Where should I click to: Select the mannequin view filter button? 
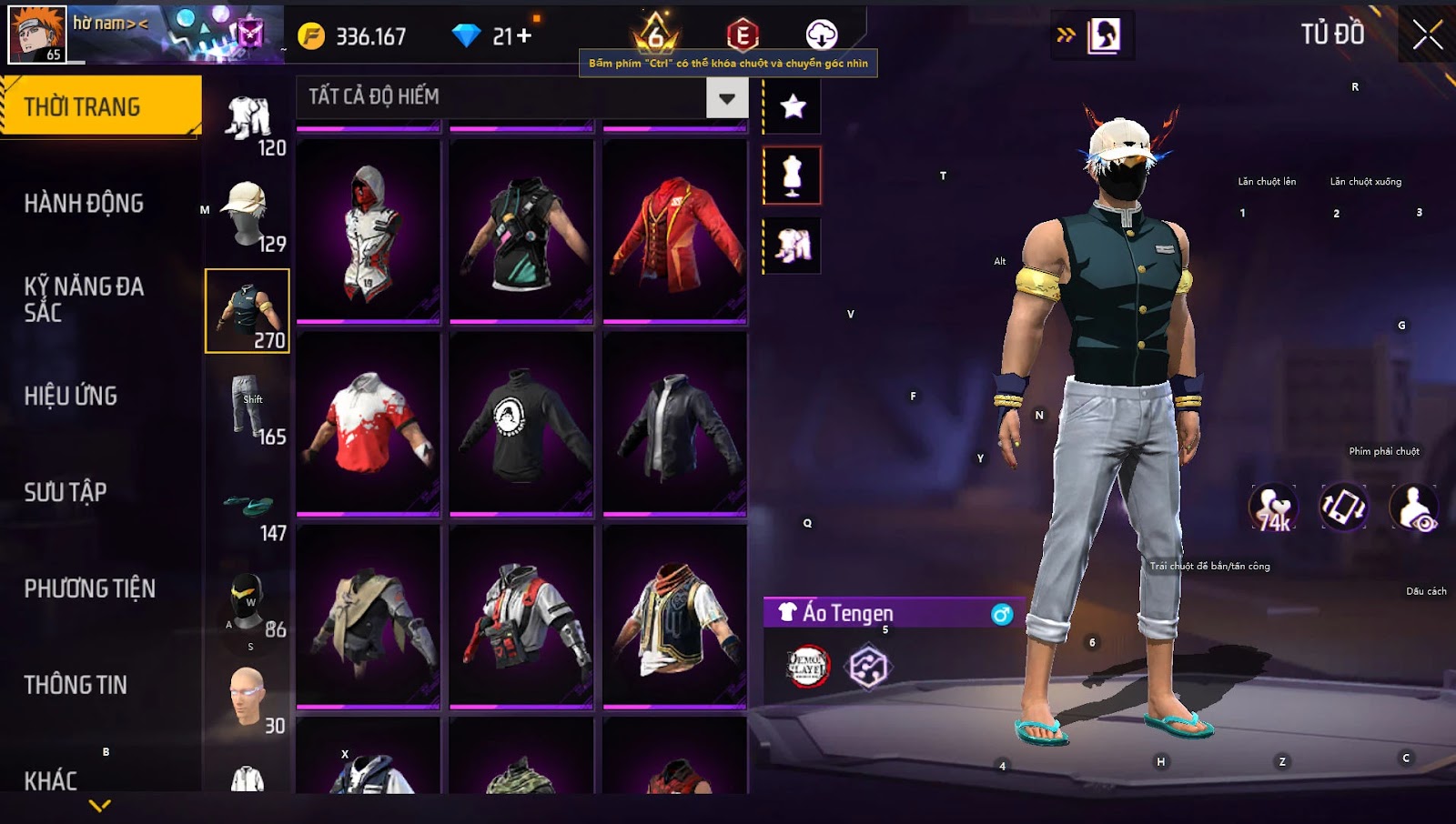pos(793,176)
